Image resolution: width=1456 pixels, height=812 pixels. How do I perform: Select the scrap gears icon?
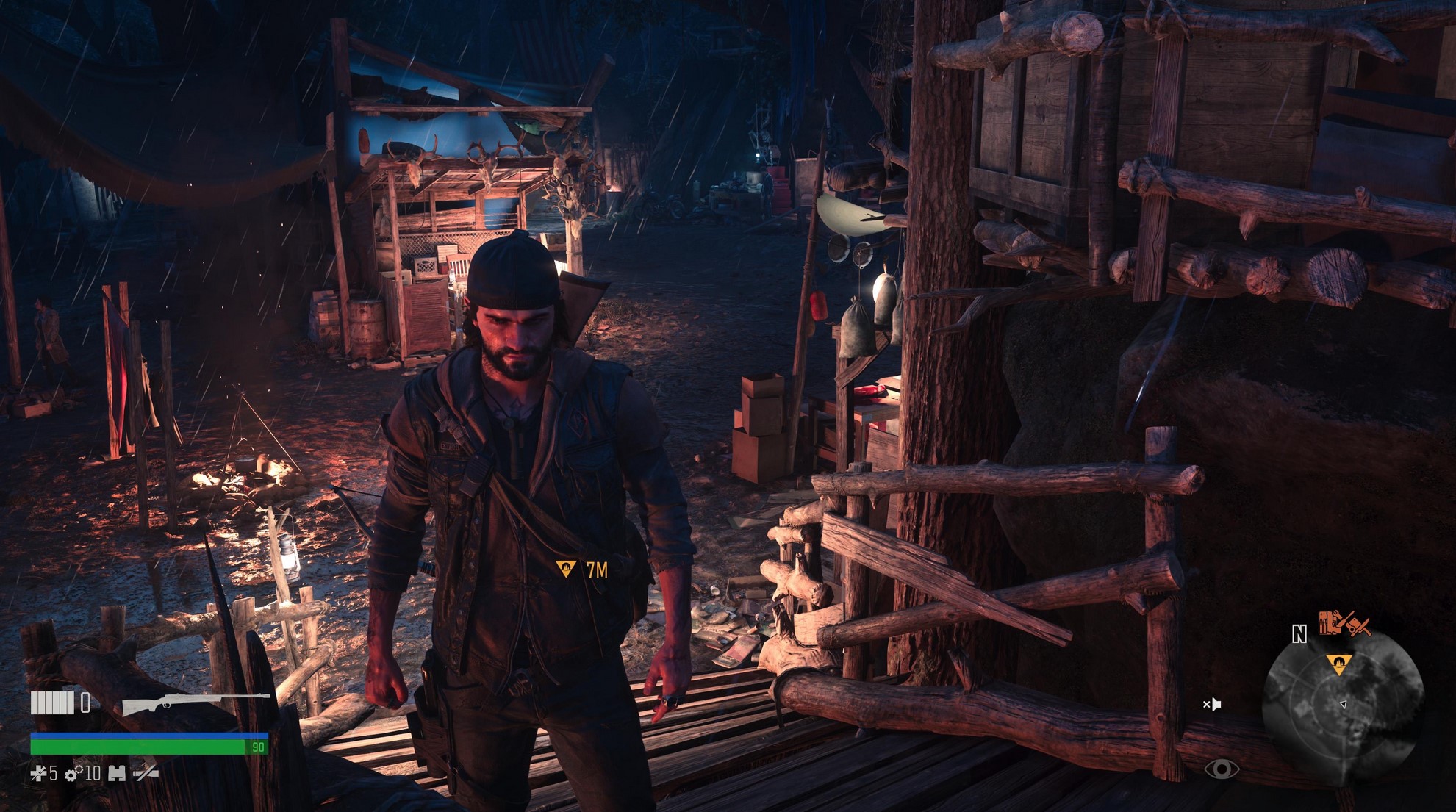(x=73, y=774)
